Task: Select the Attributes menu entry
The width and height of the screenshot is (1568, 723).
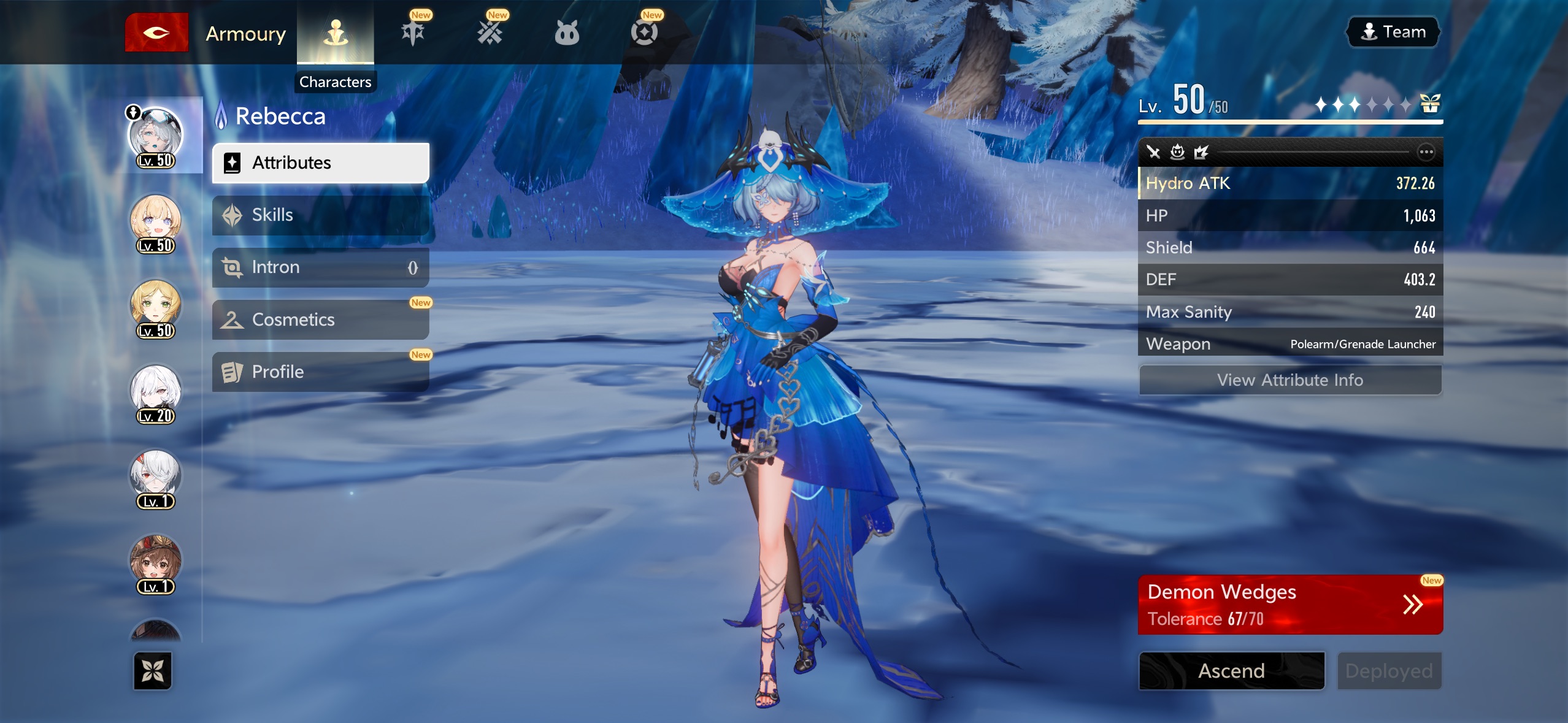Action: (x=320, y=163)
